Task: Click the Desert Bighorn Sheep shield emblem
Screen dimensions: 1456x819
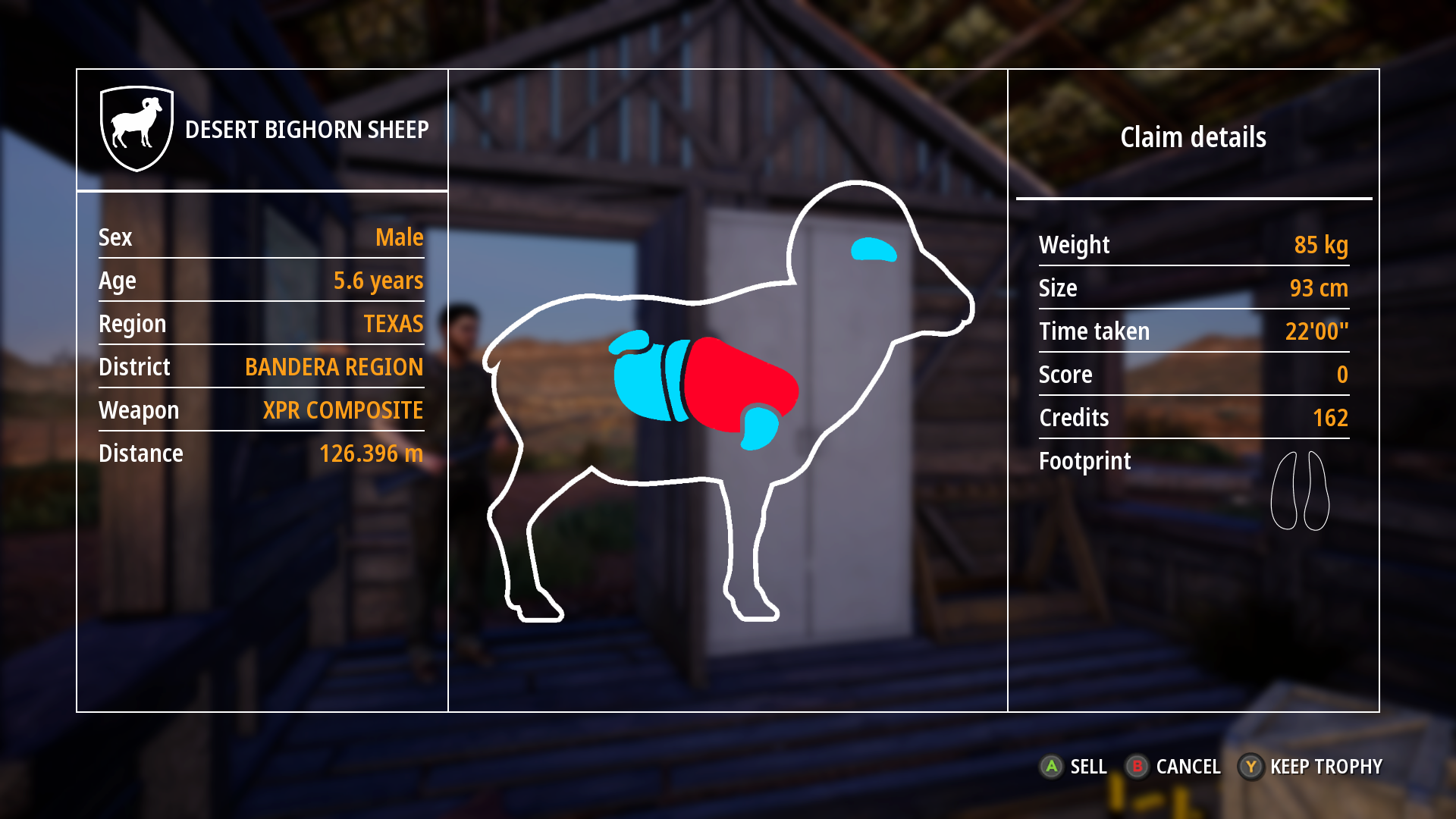Action: click(136, 127)
